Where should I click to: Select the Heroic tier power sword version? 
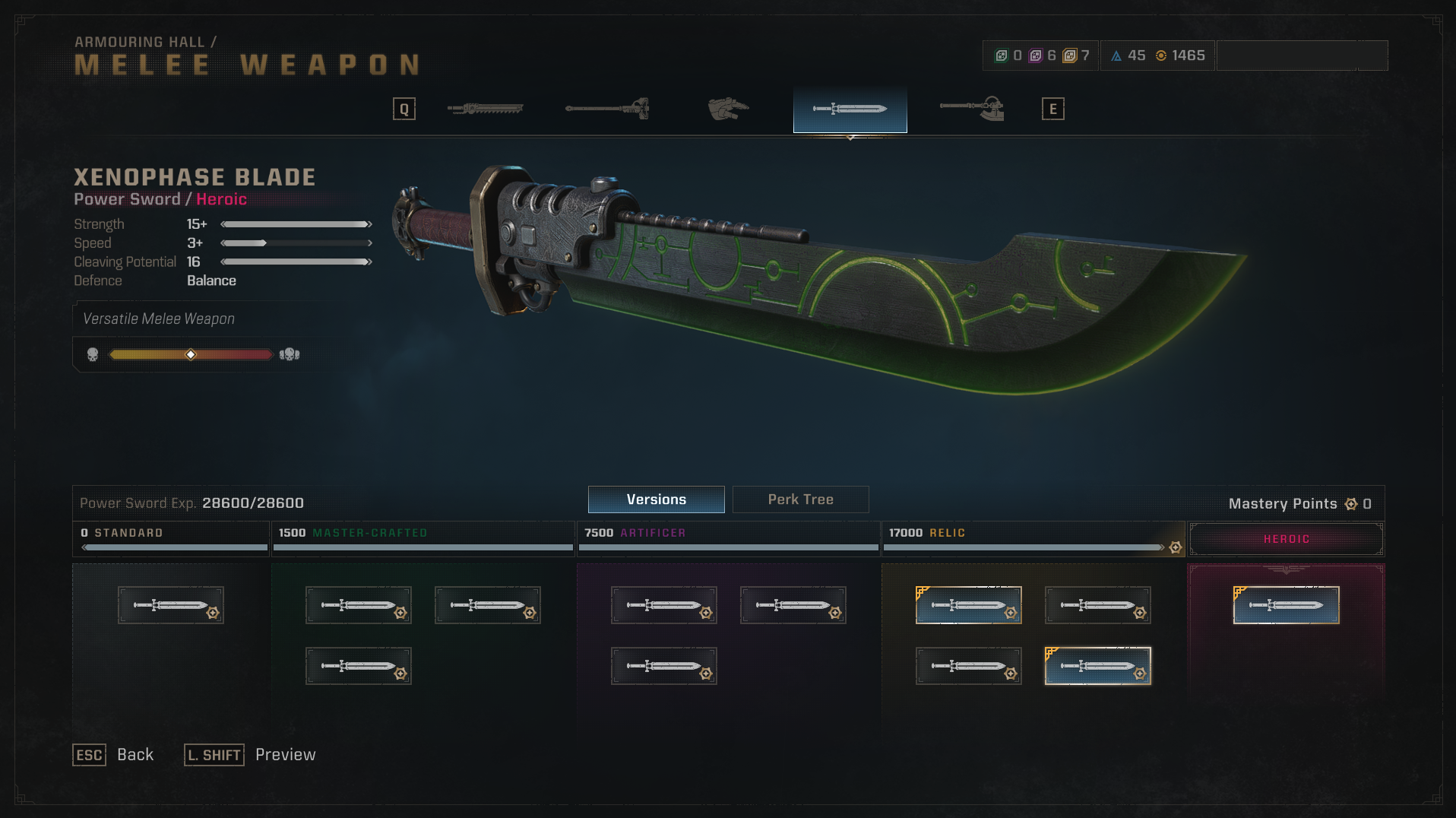pyautogui.click(x=1286, y=605)
